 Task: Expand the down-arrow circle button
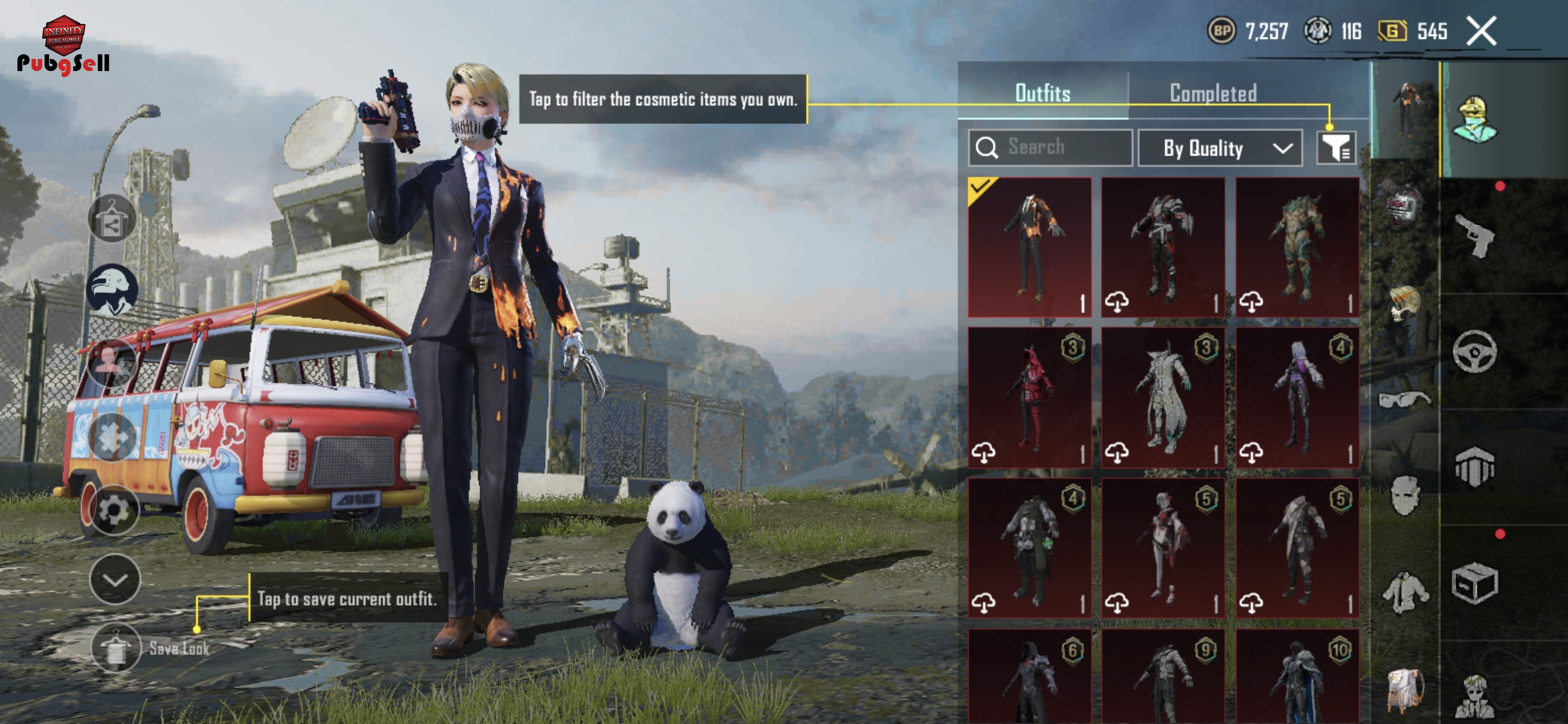coord(115,580)
